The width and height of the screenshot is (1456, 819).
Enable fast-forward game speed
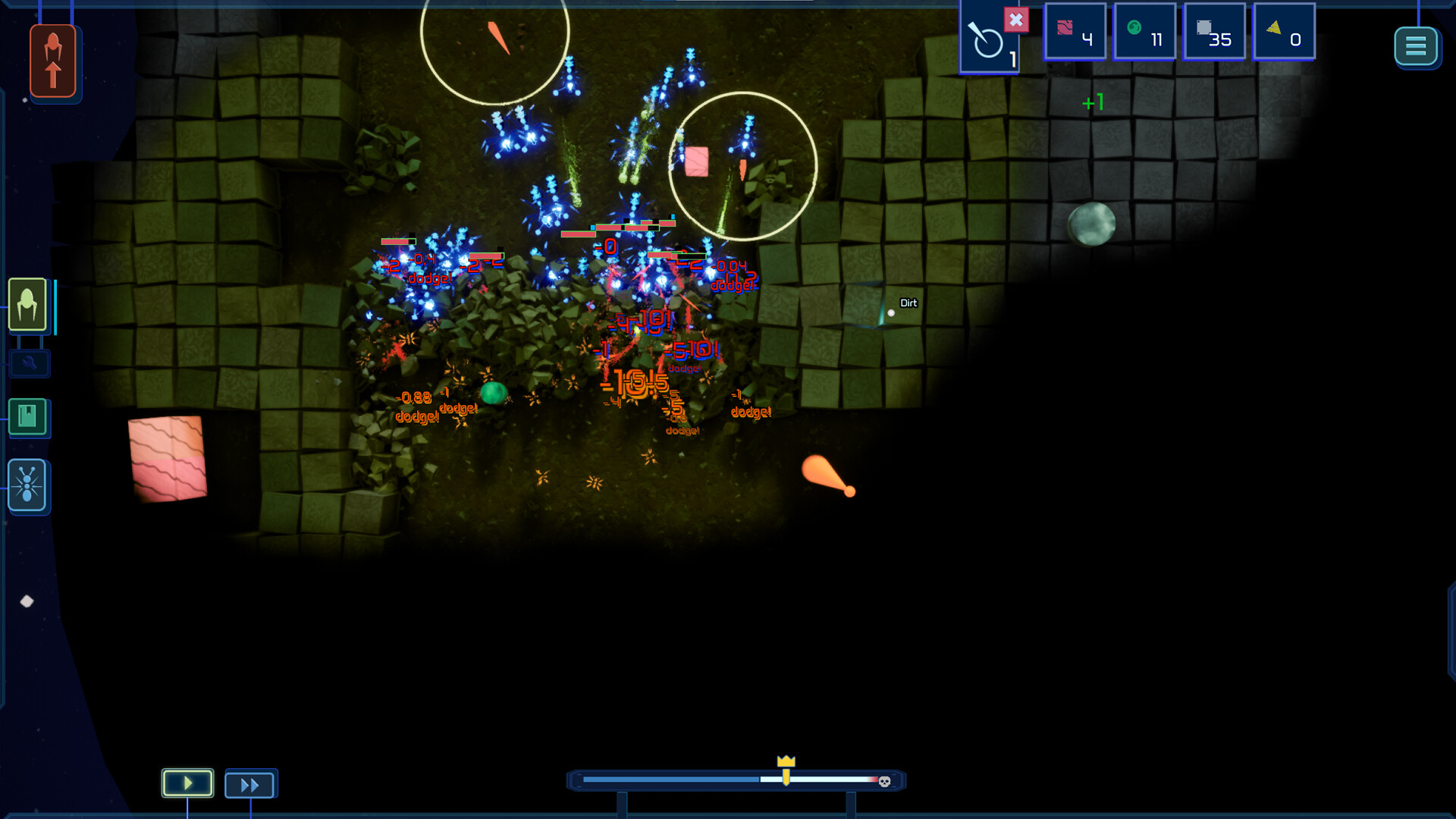250,784
